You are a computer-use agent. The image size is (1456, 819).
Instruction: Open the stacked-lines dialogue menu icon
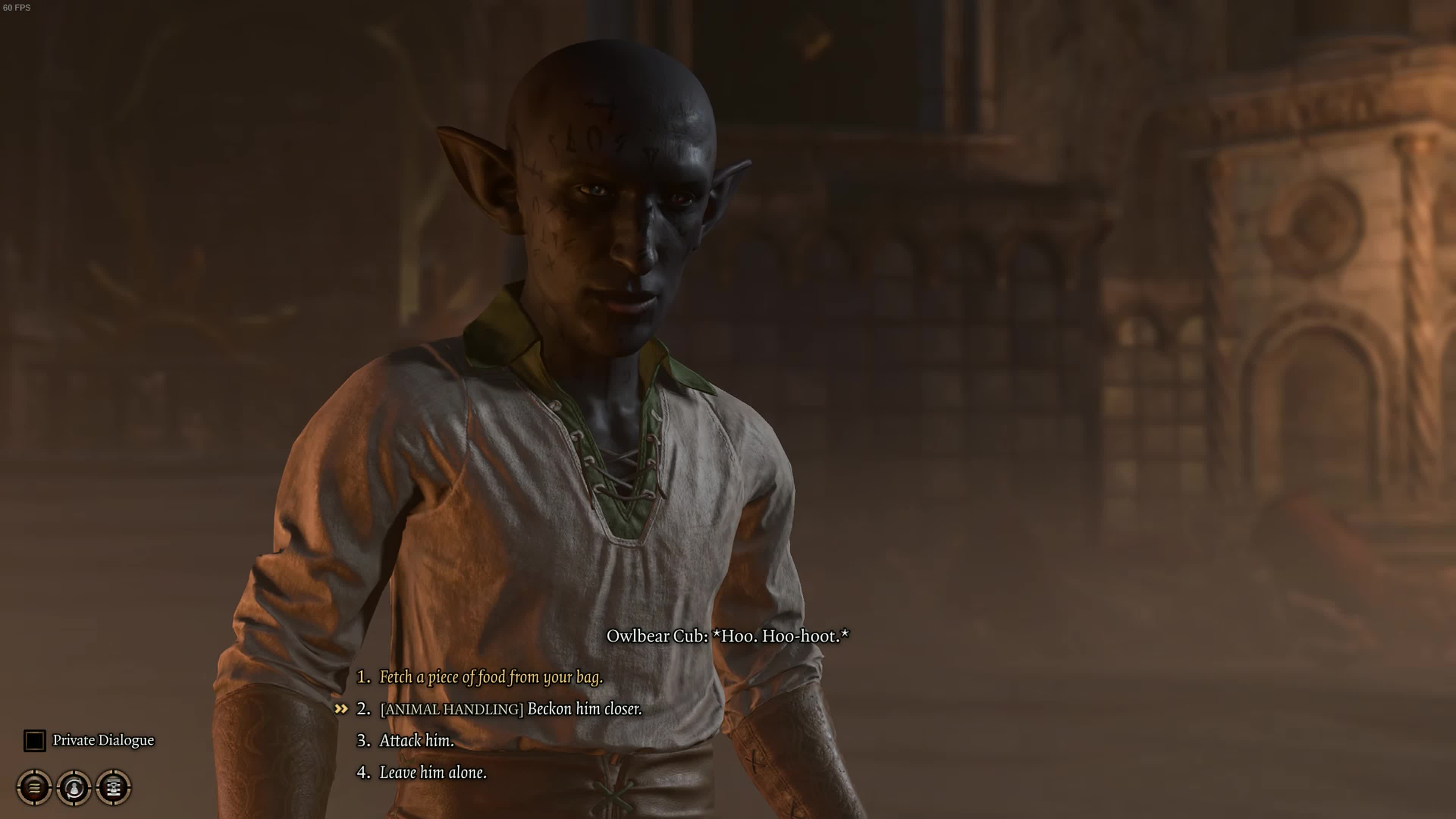click(35, 787)
